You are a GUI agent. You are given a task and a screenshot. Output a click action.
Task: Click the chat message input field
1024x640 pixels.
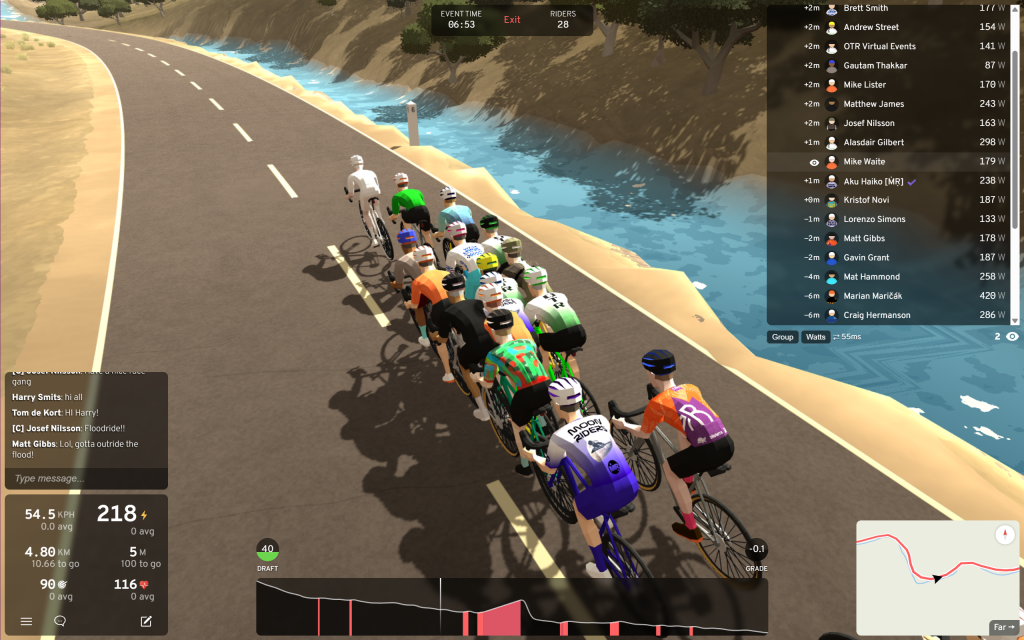click(x=85, y=479)
